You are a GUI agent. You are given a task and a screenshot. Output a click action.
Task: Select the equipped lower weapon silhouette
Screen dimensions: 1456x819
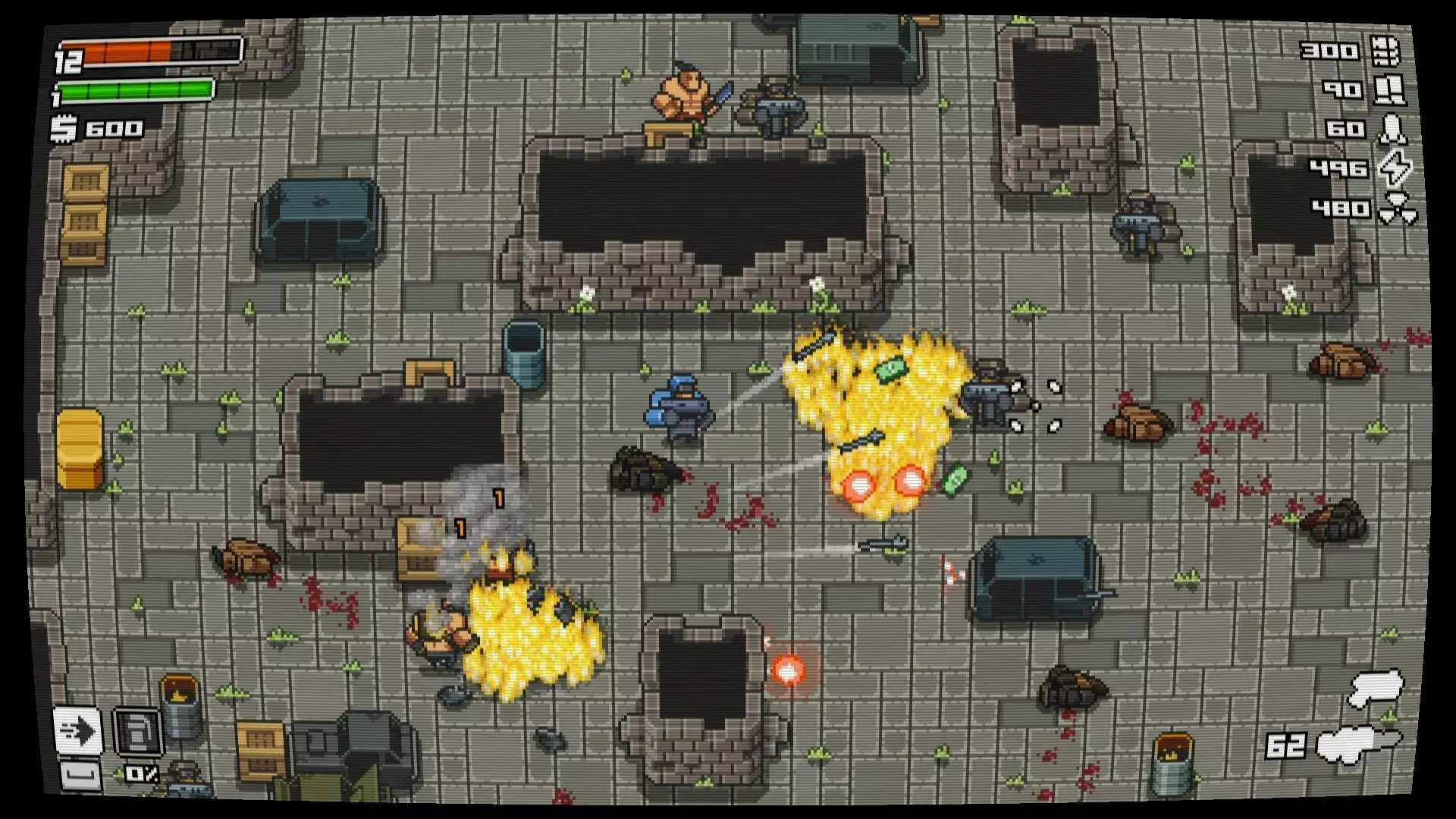(1359, 744)
